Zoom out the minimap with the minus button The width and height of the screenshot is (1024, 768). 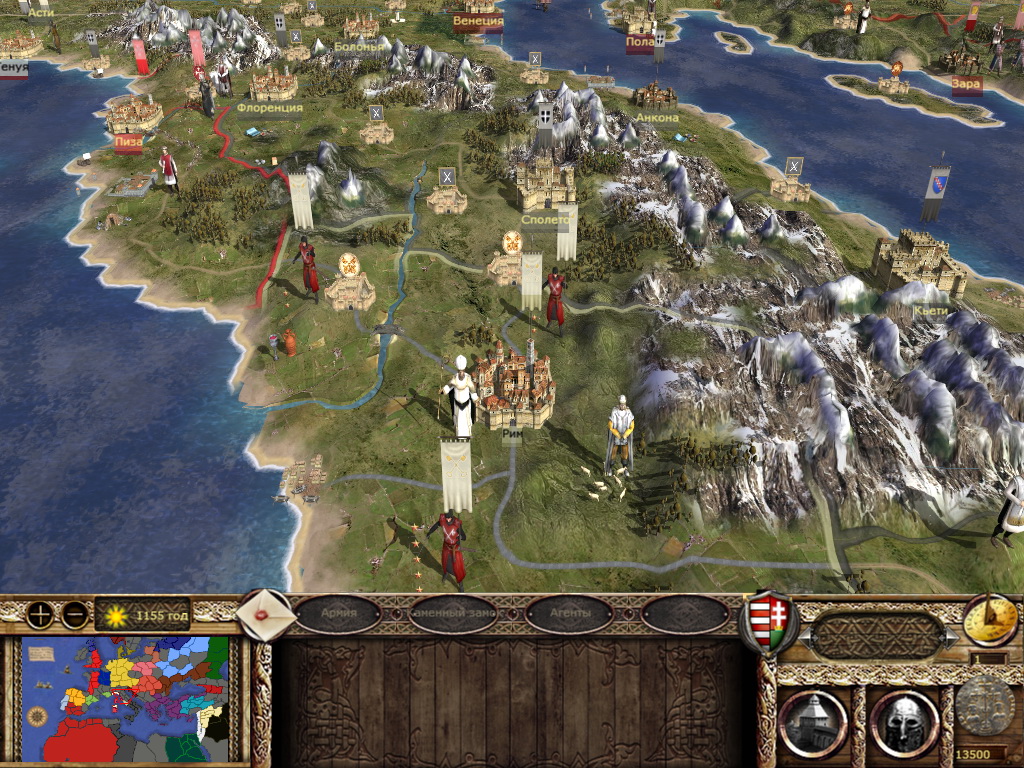coord(74,615)
